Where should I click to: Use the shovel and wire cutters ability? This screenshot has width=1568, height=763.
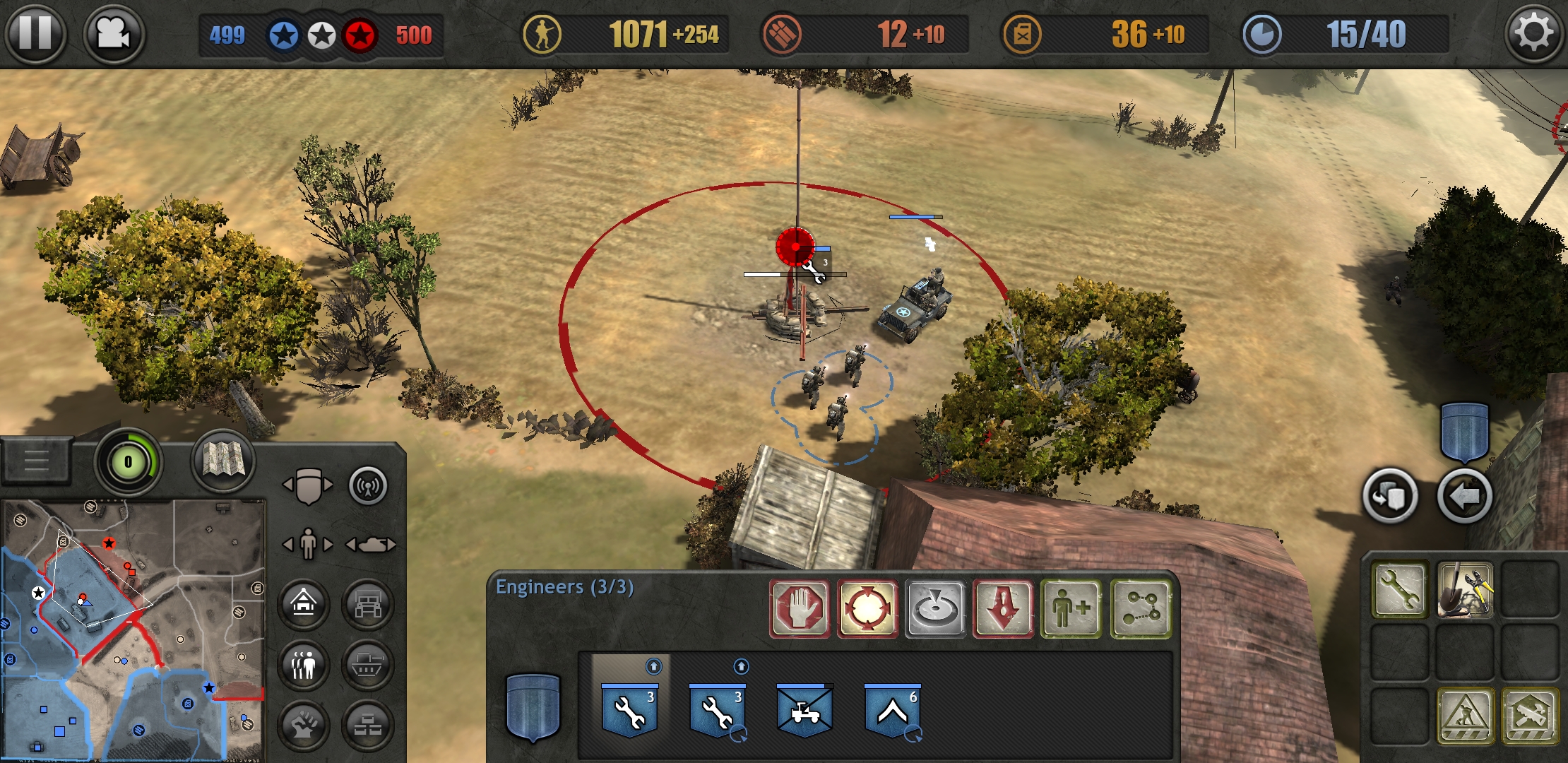point(1465,590)
